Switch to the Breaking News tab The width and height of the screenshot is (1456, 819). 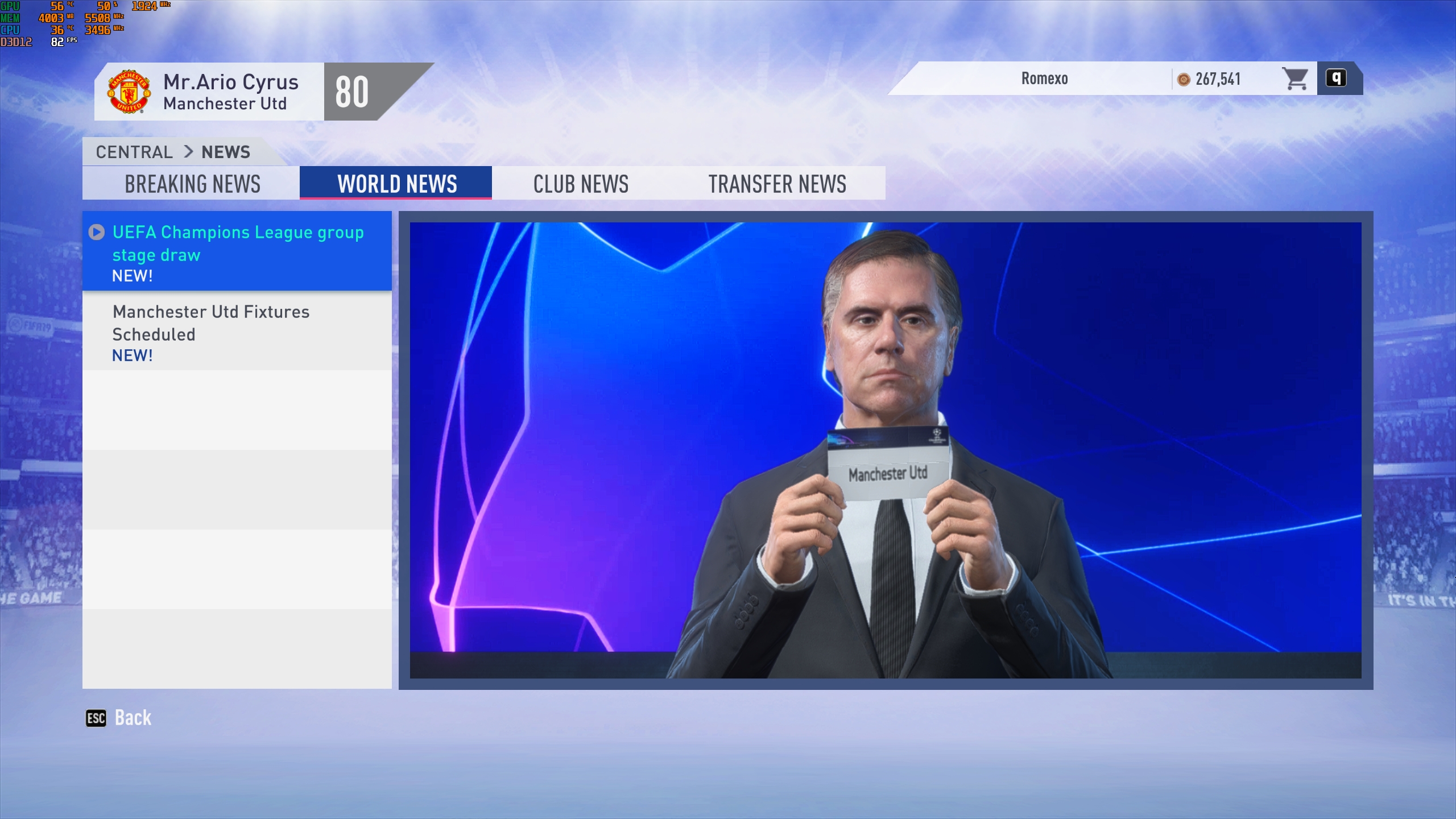(192, 184)
